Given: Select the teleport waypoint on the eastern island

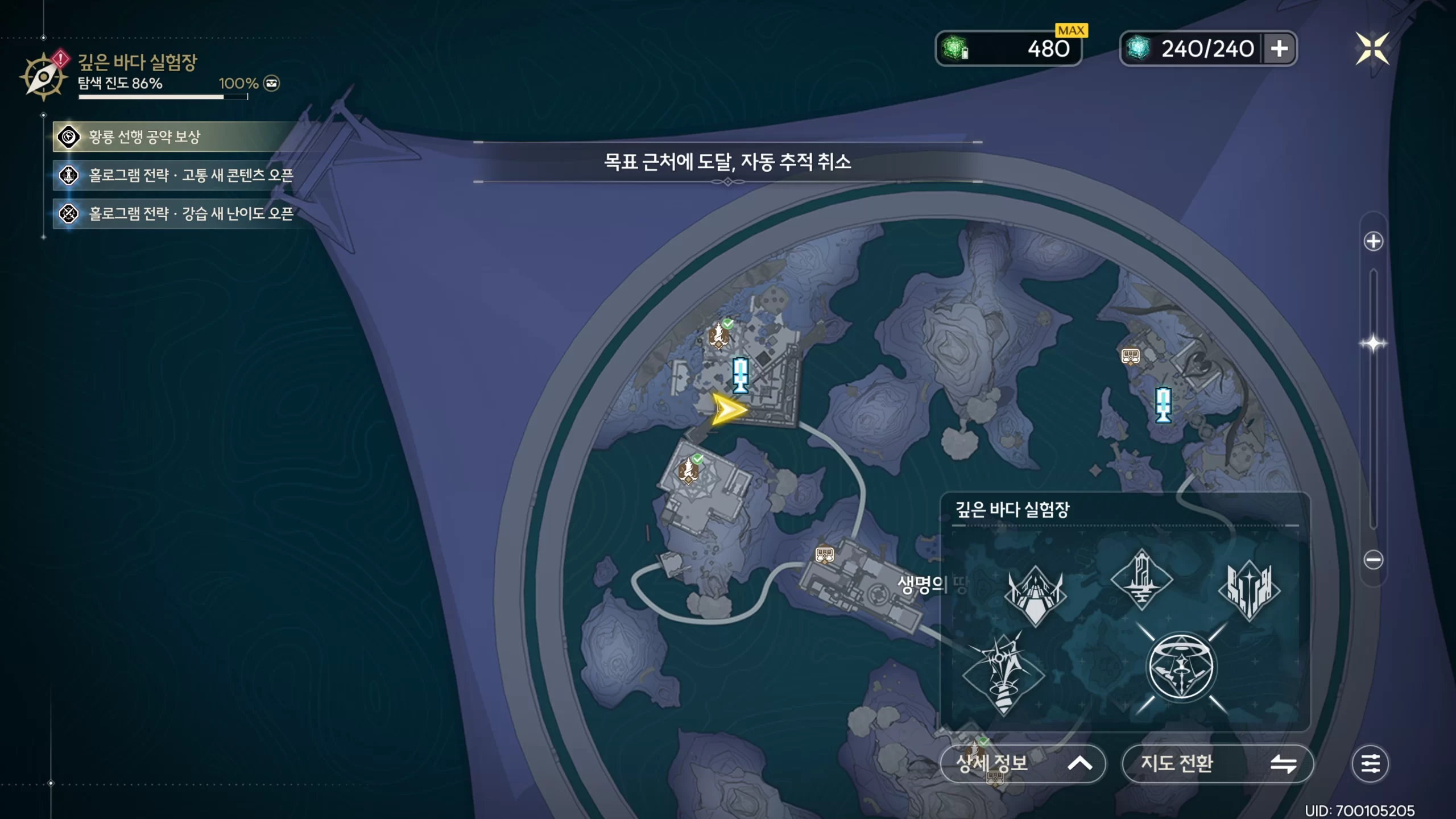Looking at the screenshot, I should tap(1163, 404).
